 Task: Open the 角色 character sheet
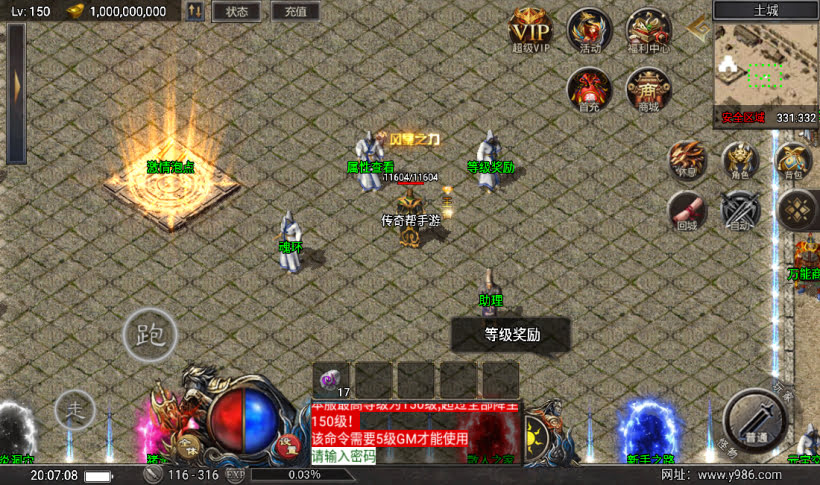pos(740,160)
